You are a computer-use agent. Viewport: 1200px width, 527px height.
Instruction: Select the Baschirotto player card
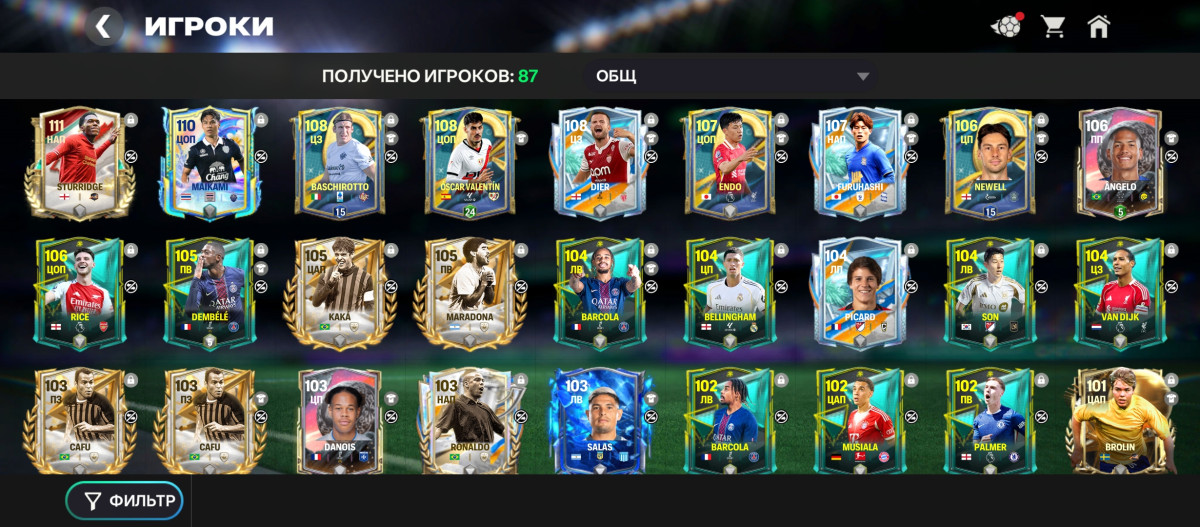[x=339, y=163]
